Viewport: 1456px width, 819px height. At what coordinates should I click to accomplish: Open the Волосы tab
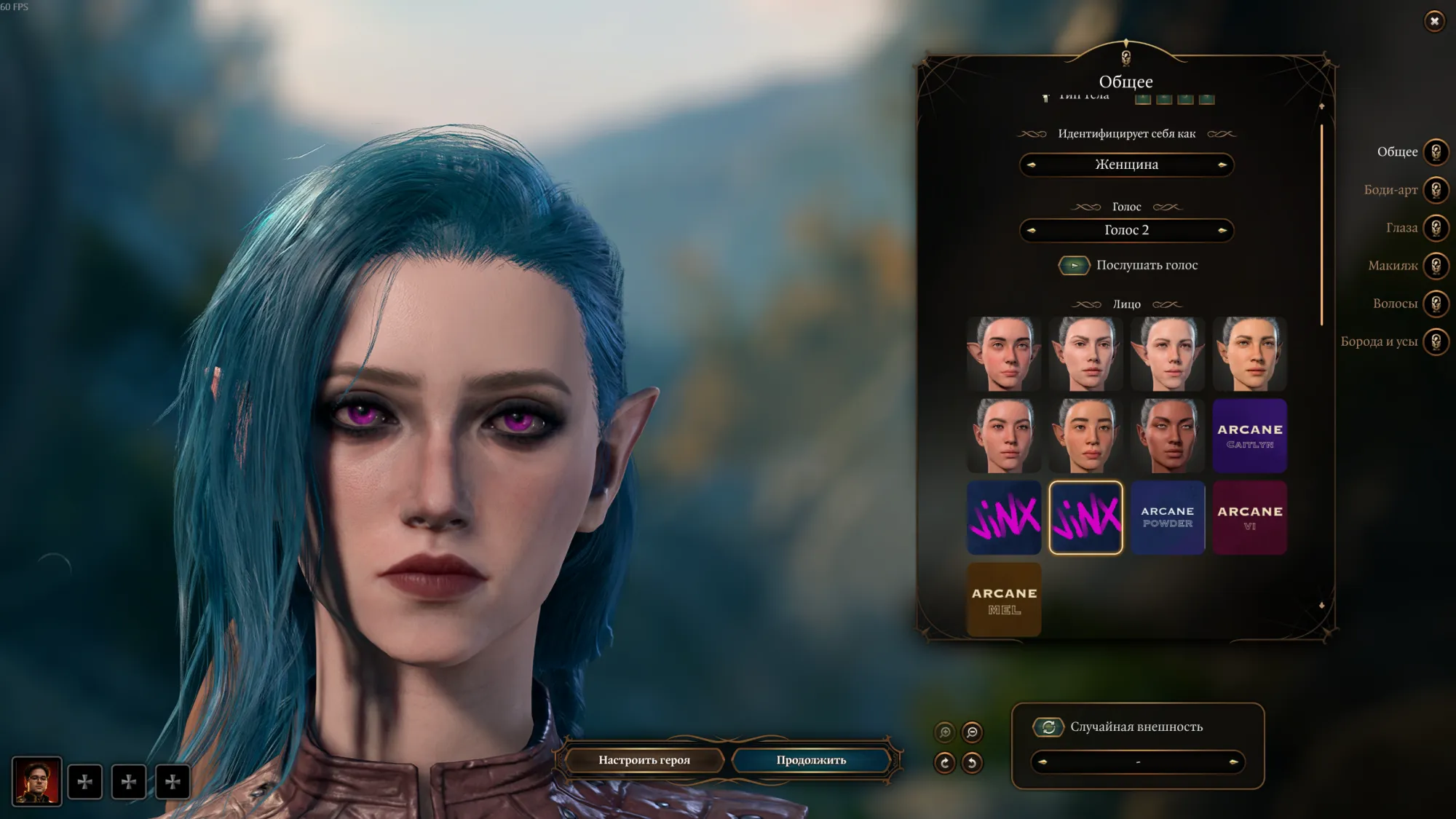pyautogui.click(x=1436, y=304)
